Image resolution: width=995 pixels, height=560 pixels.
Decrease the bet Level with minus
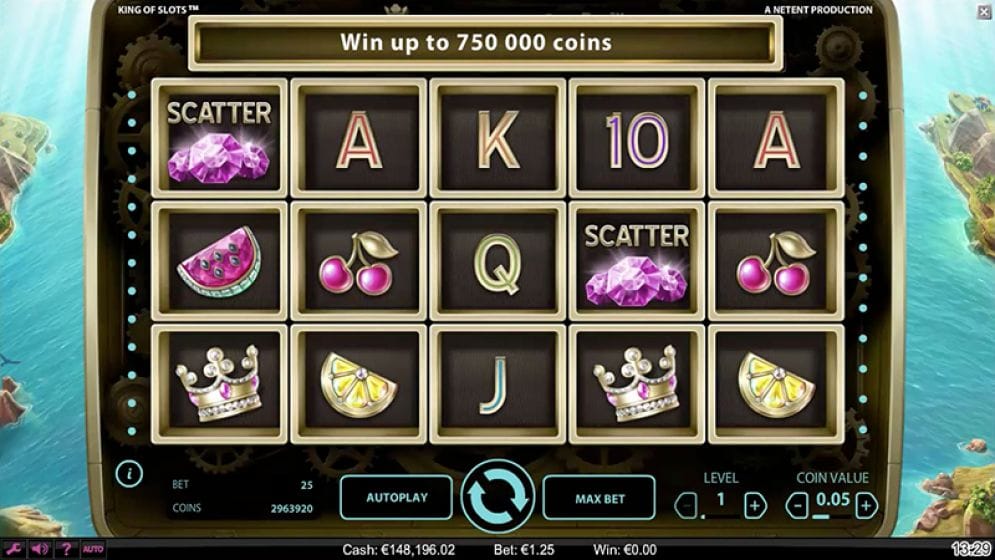pos(687,503)
